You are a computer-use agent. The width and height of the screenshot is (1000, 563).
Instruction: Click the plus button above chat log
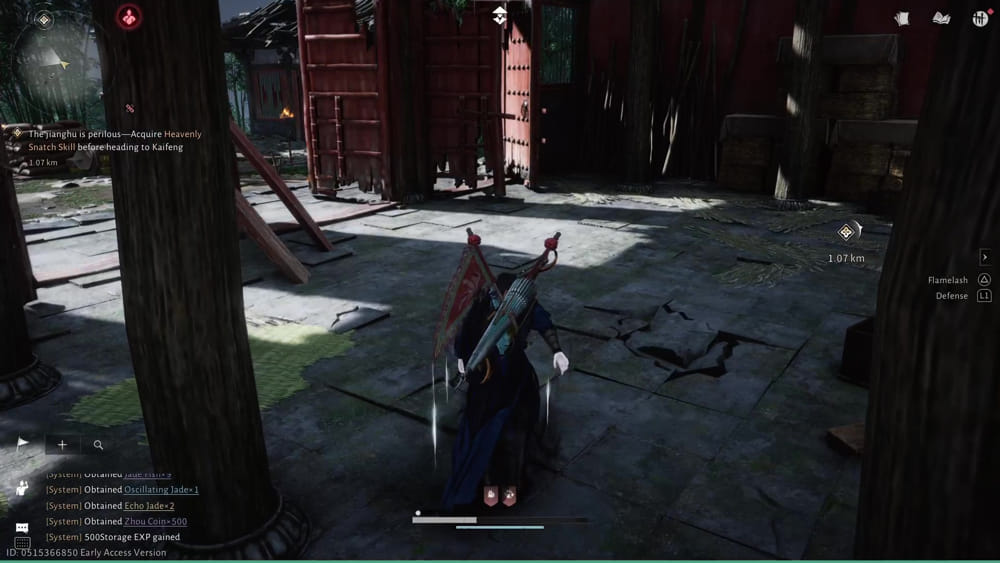pos(62,444)
